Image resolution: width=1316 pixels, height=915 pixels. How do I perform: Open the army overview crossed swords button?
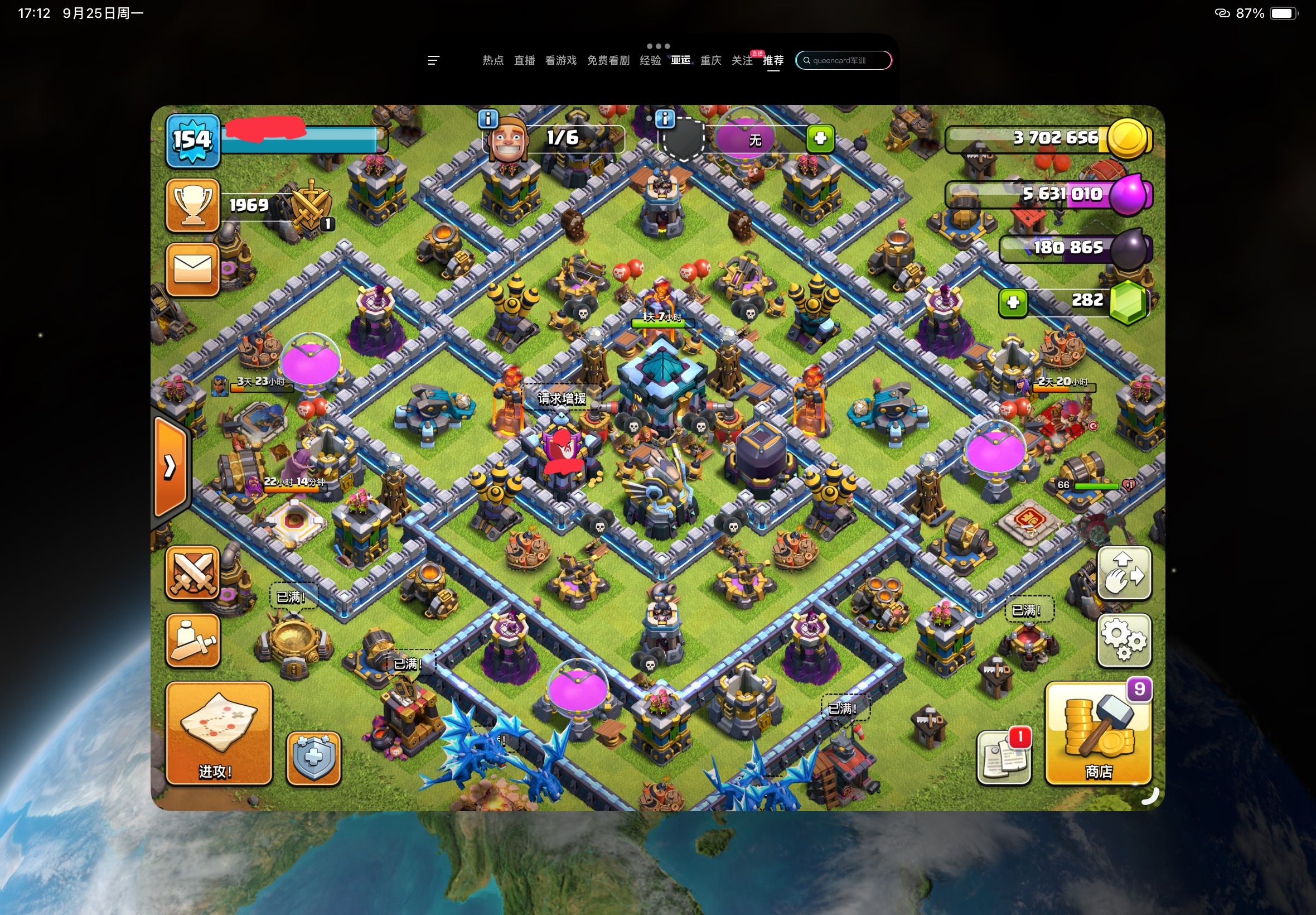tap(192, 573)
